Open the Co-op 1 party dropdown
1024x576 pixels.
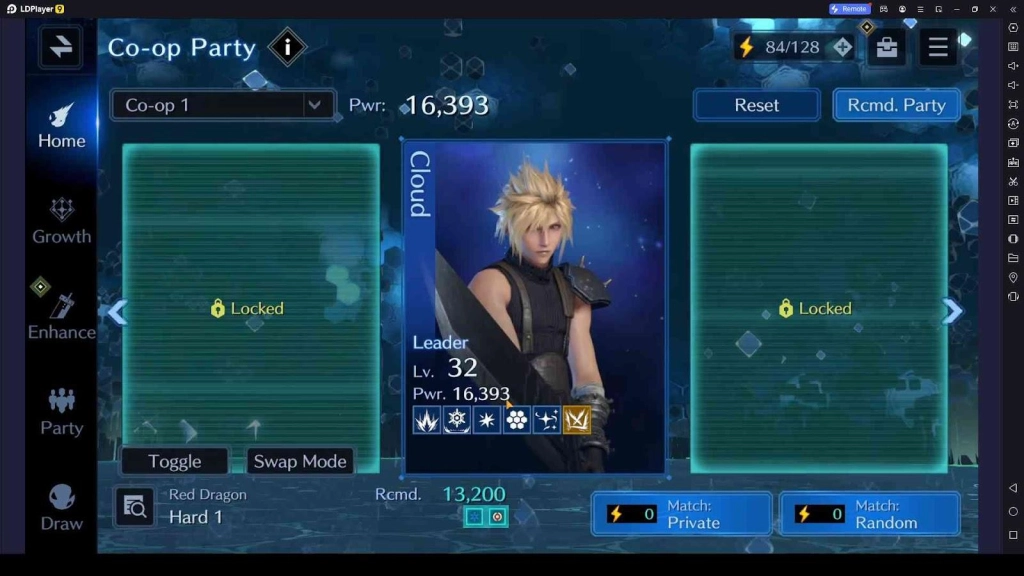pos(222,105)
